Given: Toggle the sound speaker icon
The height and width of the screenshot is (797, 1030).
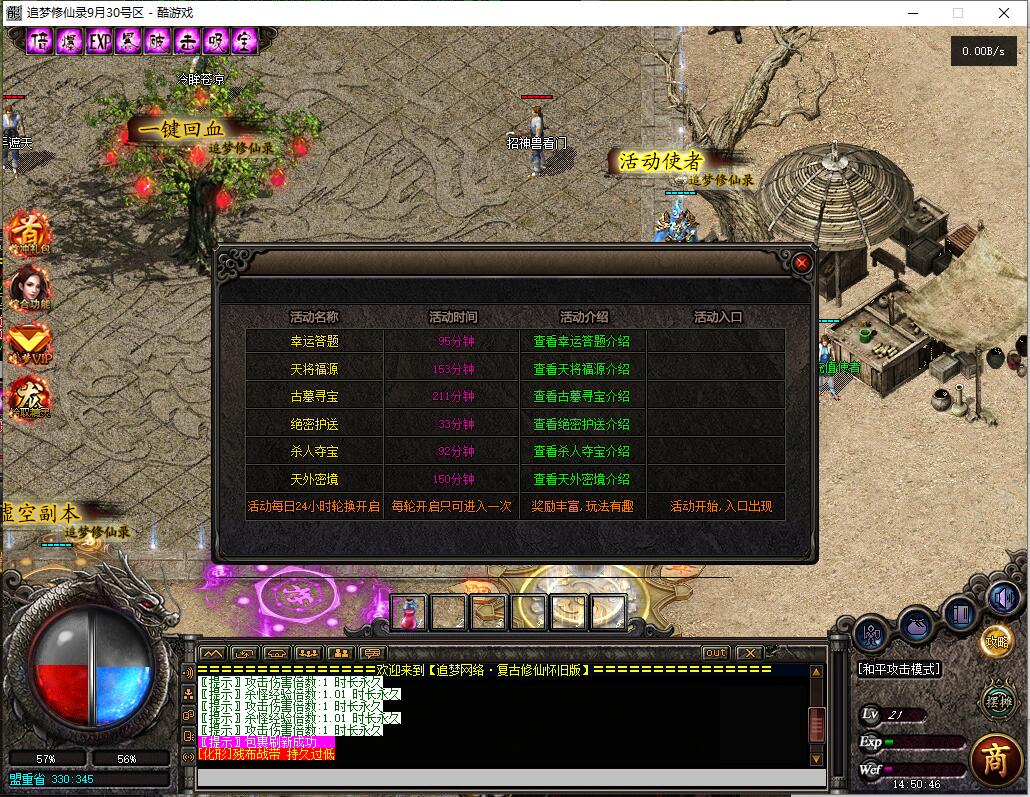Looking at the screenshot, I should [1003, 599].
